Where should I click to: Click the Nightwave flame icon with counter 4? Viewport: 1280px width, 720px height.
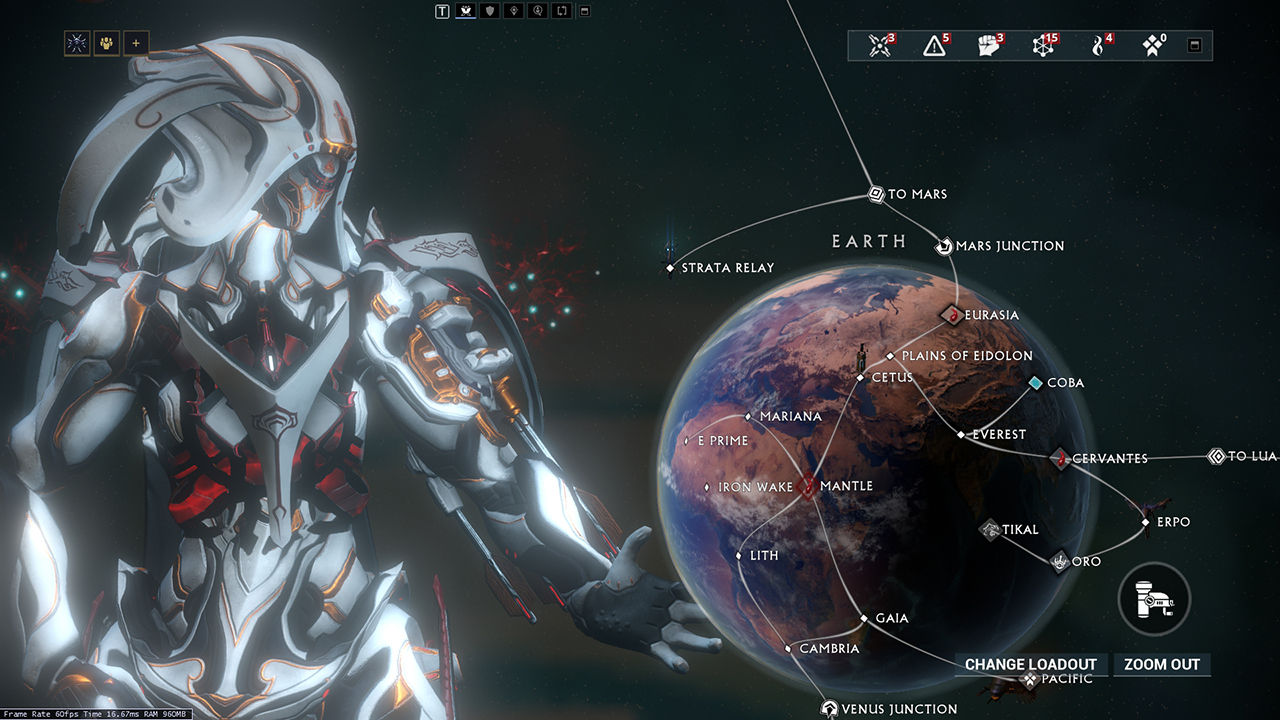1098,45
